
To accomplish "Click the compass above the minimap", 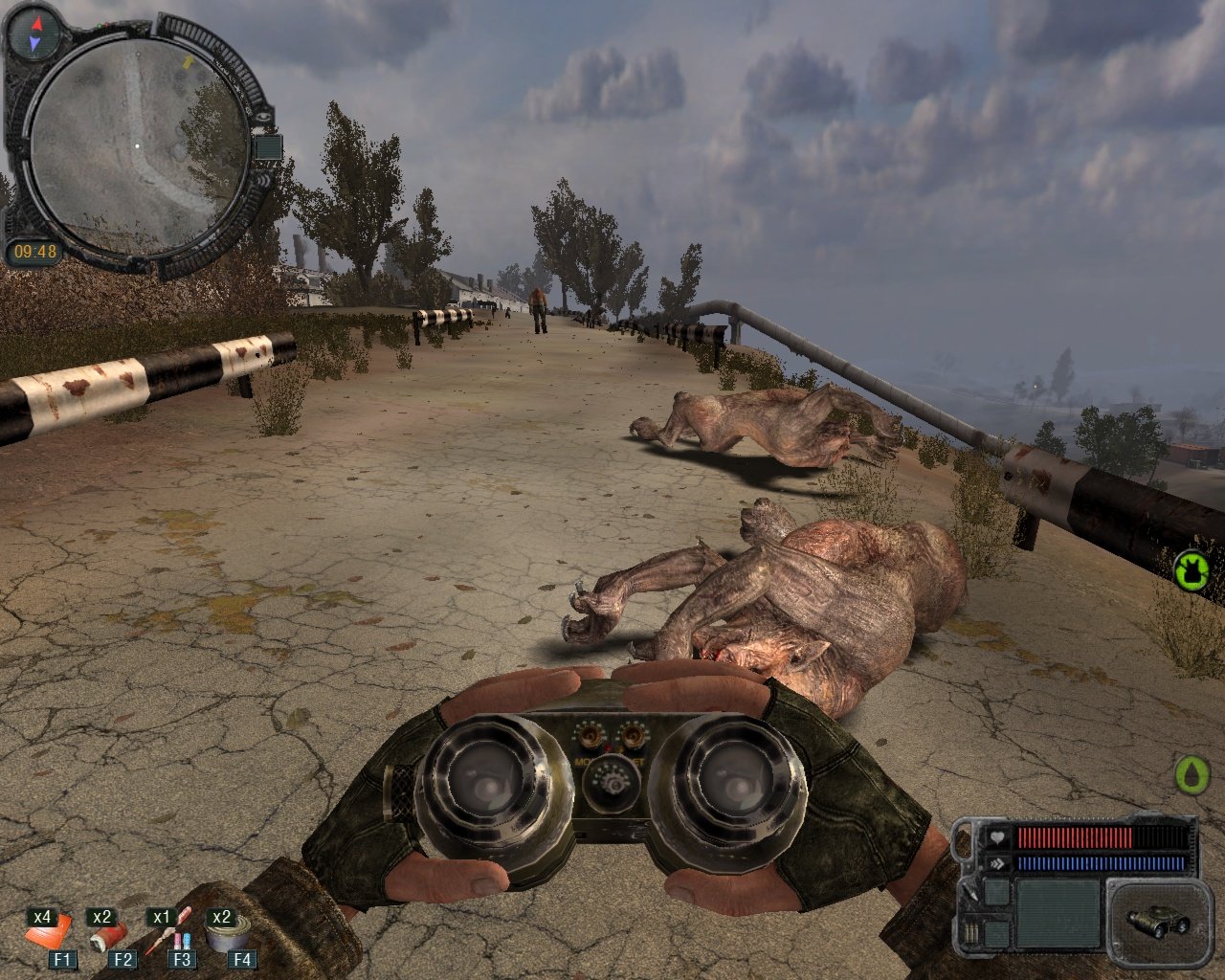I will [x=35, y=33].
